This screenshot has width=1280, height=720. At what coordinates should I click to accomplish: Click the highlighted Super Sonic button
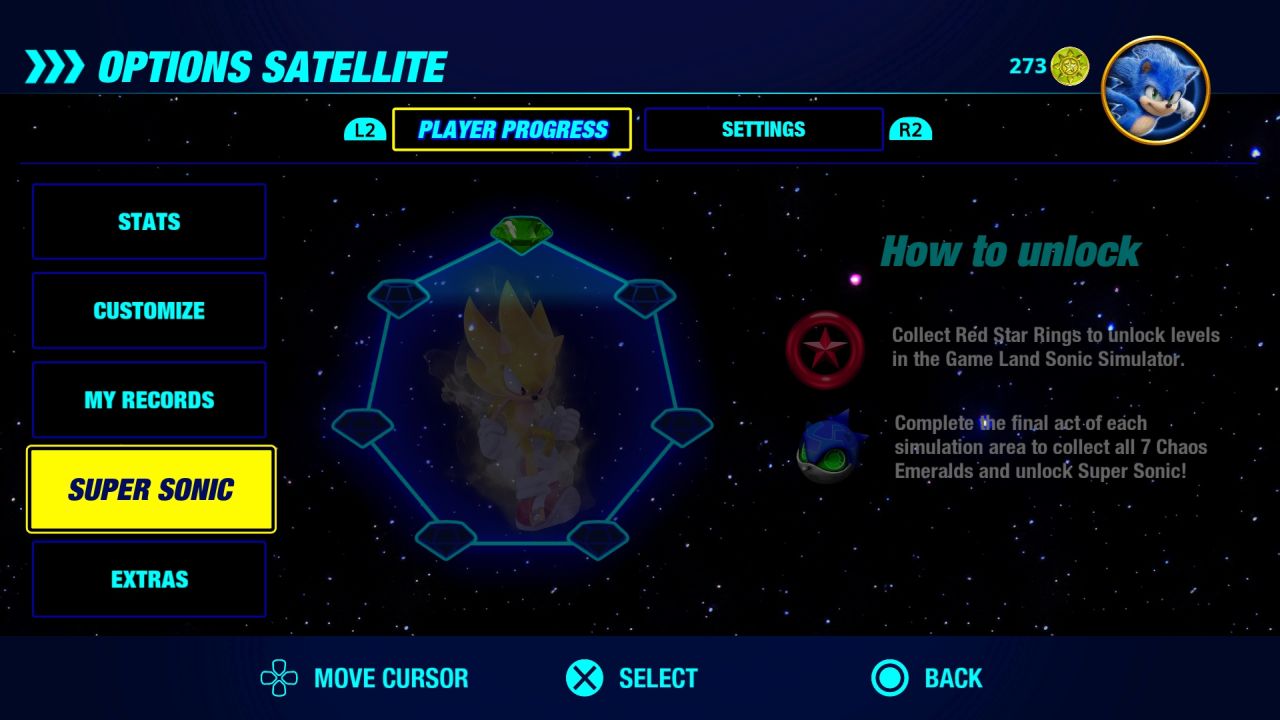point(151,489)
